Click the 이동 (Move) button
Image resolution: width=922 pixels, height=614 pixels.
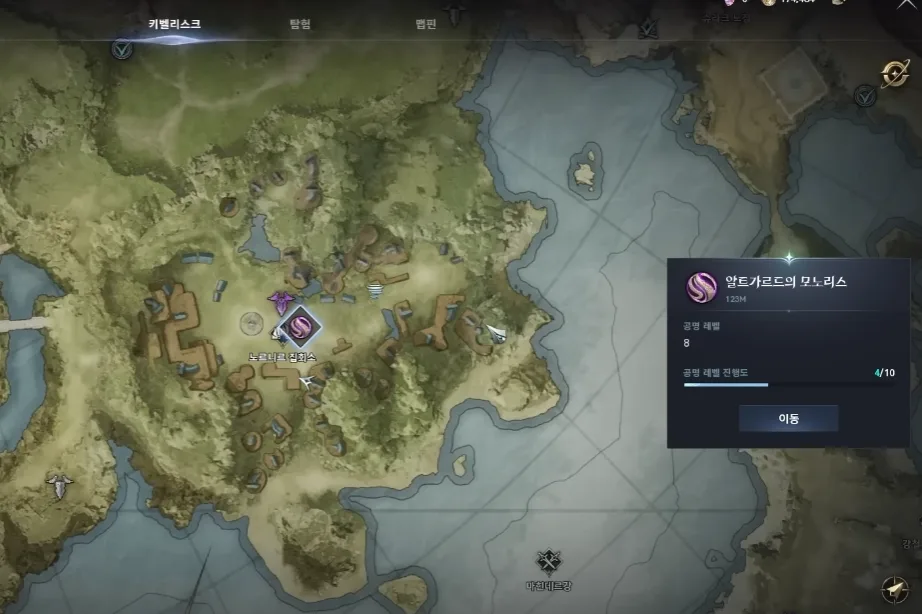(788, 418)
